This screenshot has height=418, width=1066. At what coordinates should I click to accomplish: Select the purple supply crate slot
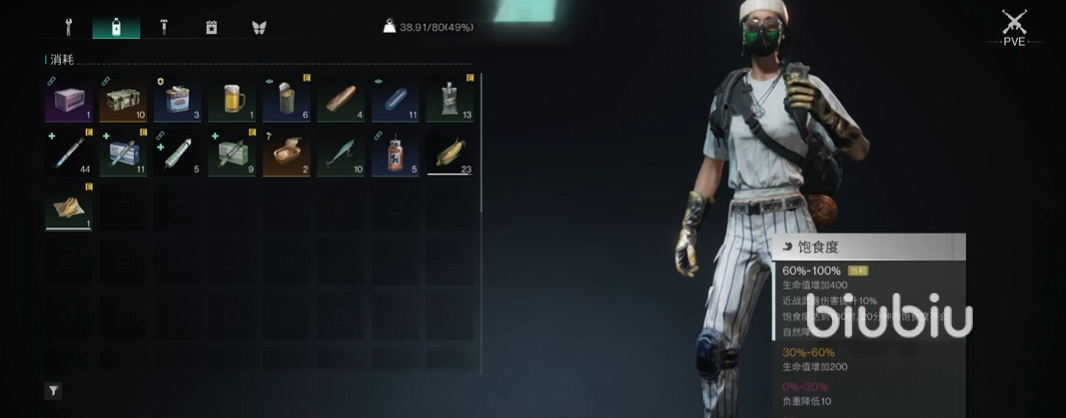69,99
